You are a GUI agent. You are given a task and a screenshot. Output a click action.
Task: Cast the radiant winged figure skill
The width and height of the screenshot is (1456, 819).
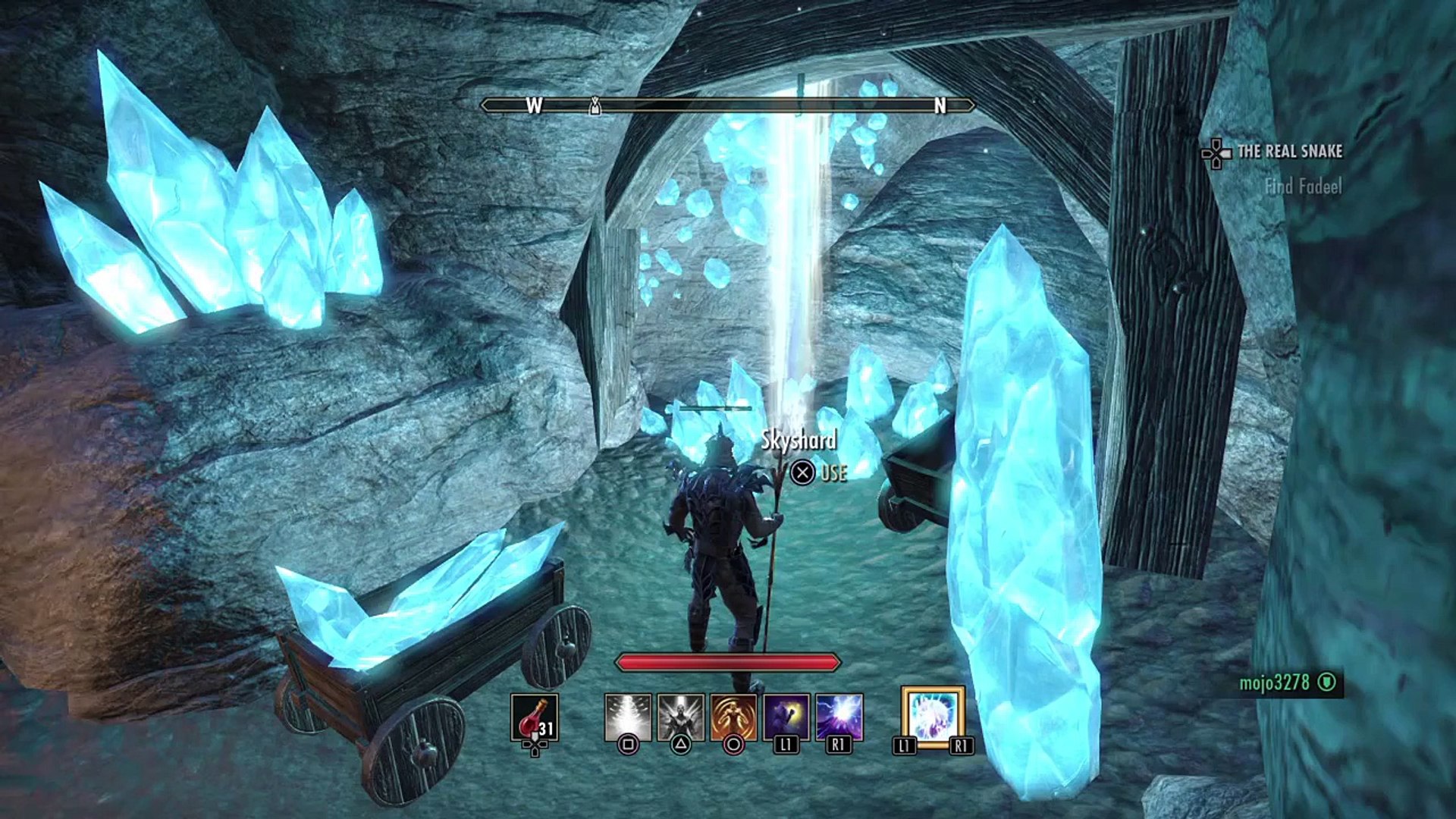click(x=680, y=717)
